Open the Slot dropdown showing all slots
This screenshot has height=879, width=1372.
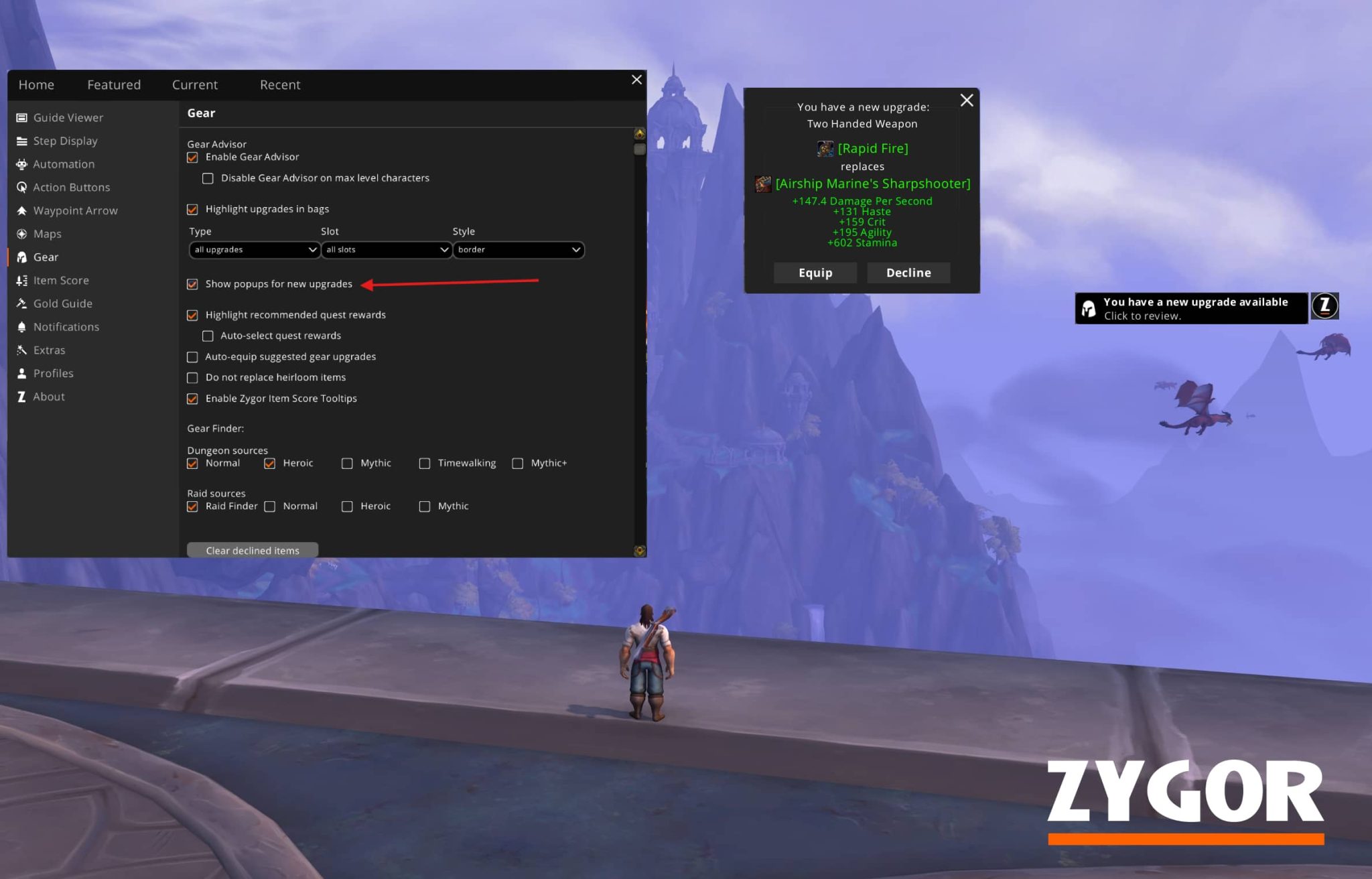[386, 249]
